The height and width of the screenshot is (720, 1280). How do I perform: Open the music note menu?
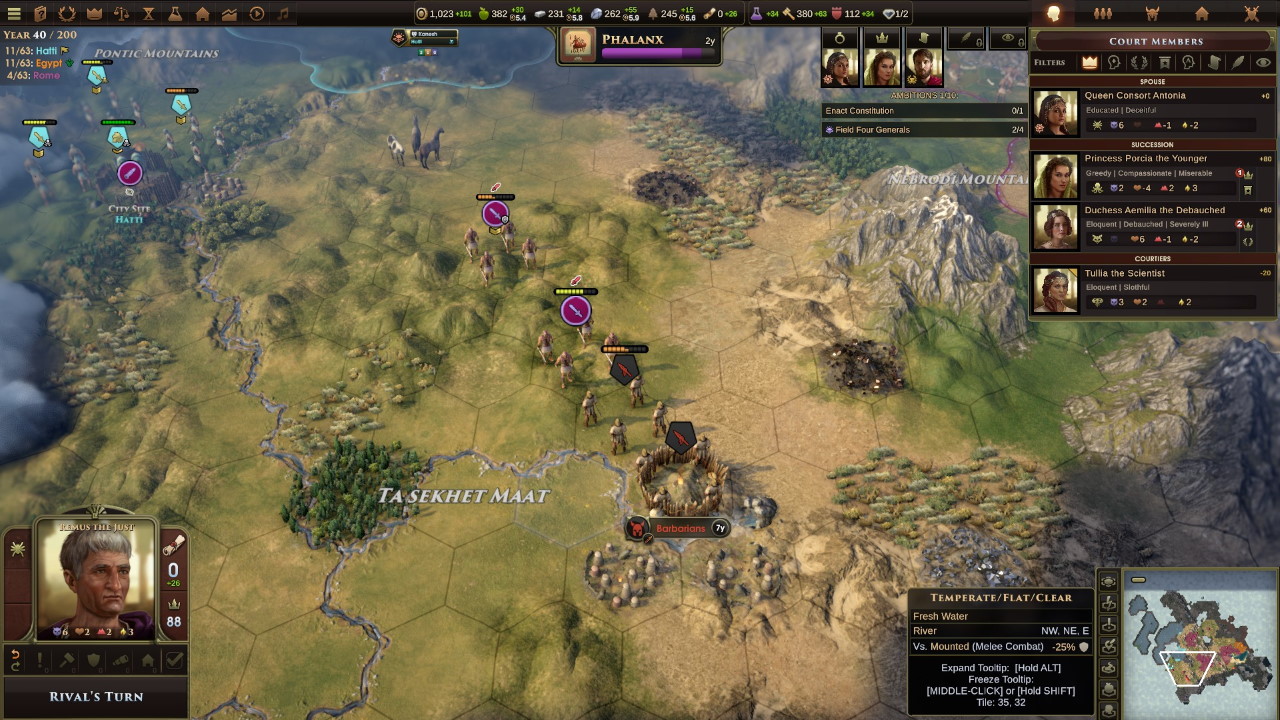(x=283, y=14)
